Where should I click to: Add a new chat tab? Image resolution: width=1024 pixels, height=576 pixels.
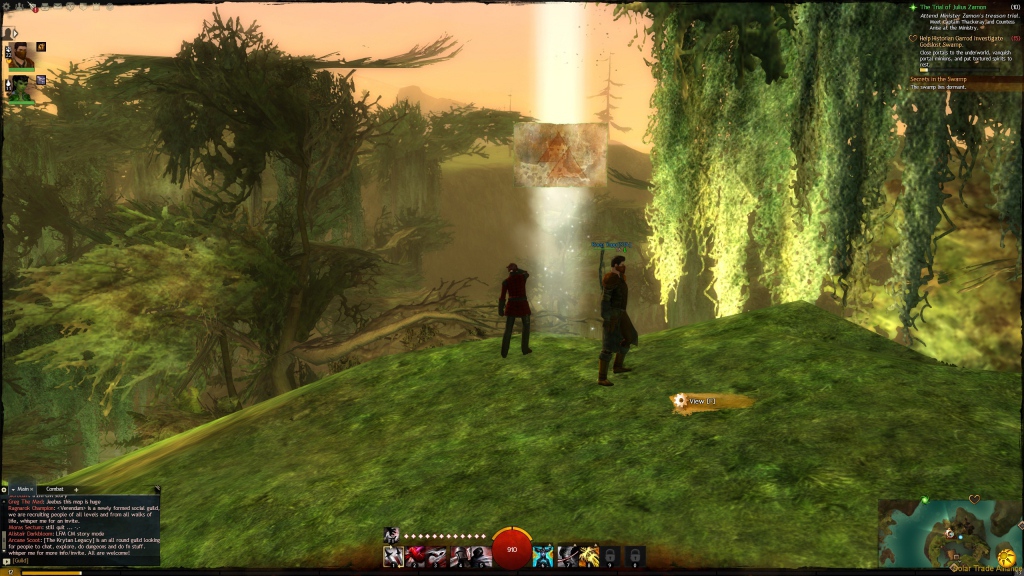coord(77,489)
